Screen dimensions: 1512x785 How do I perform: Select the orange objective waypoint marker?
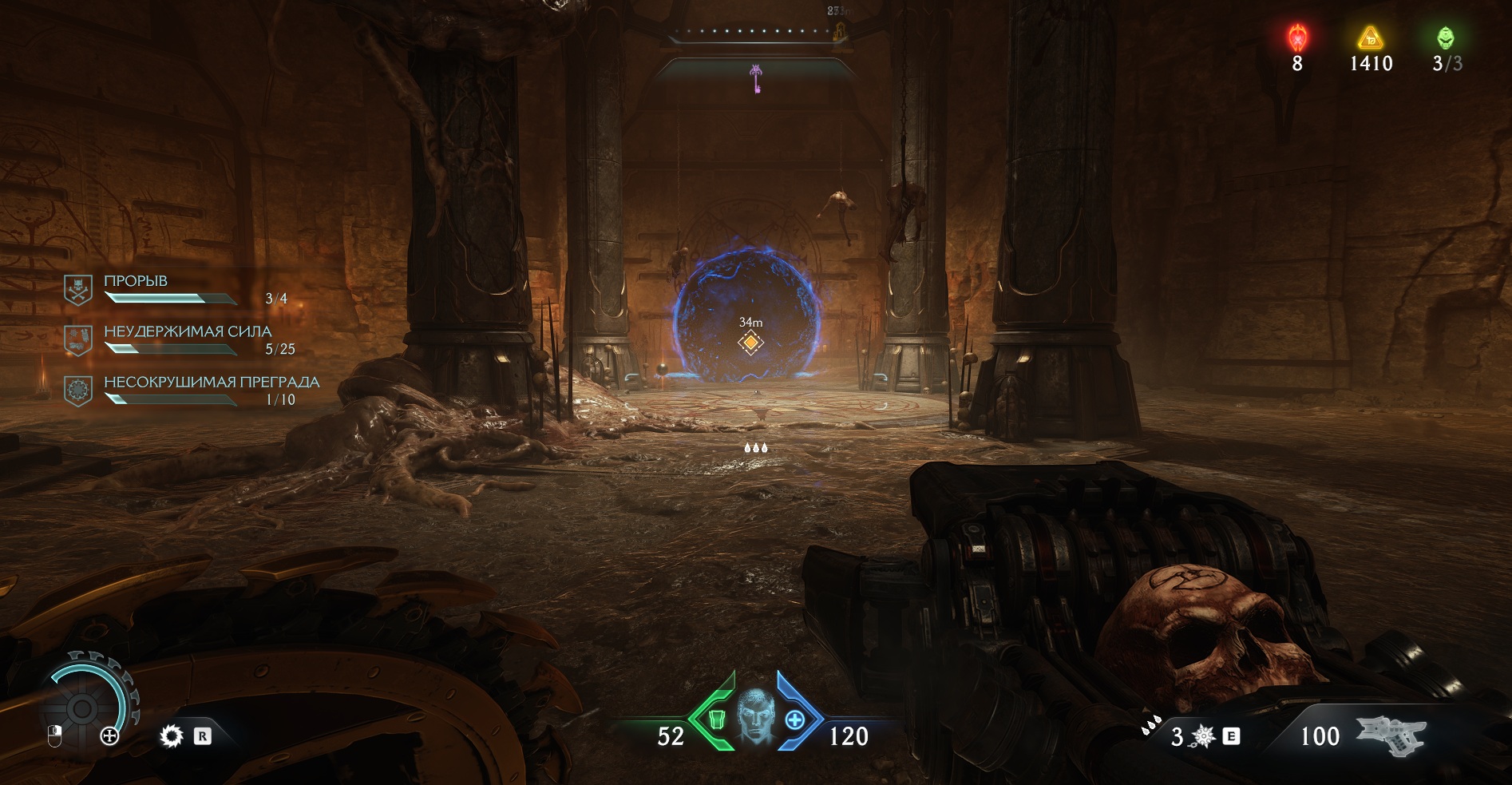[750, 343]
